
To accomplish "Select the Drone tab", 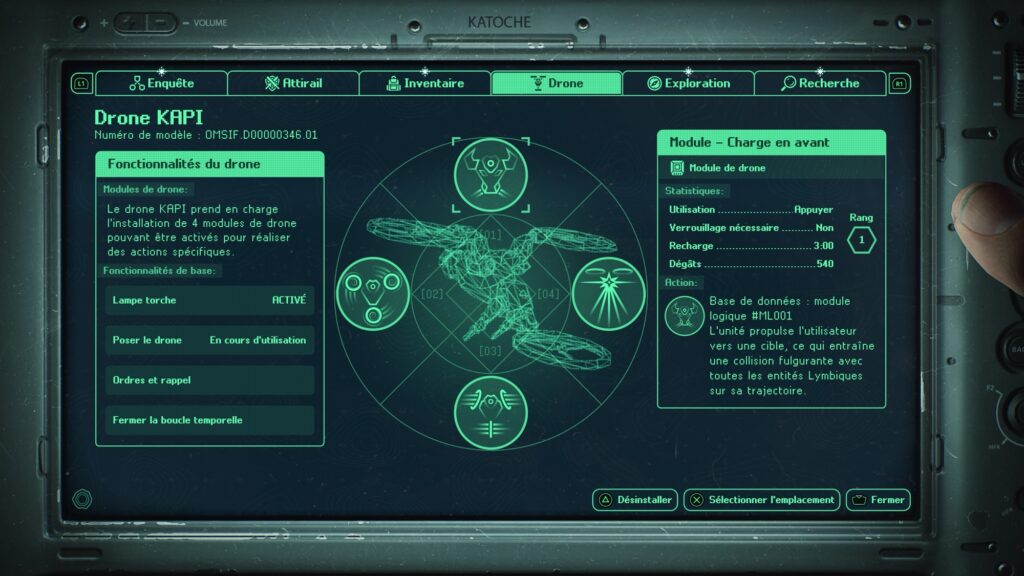I will click(556, 83).
